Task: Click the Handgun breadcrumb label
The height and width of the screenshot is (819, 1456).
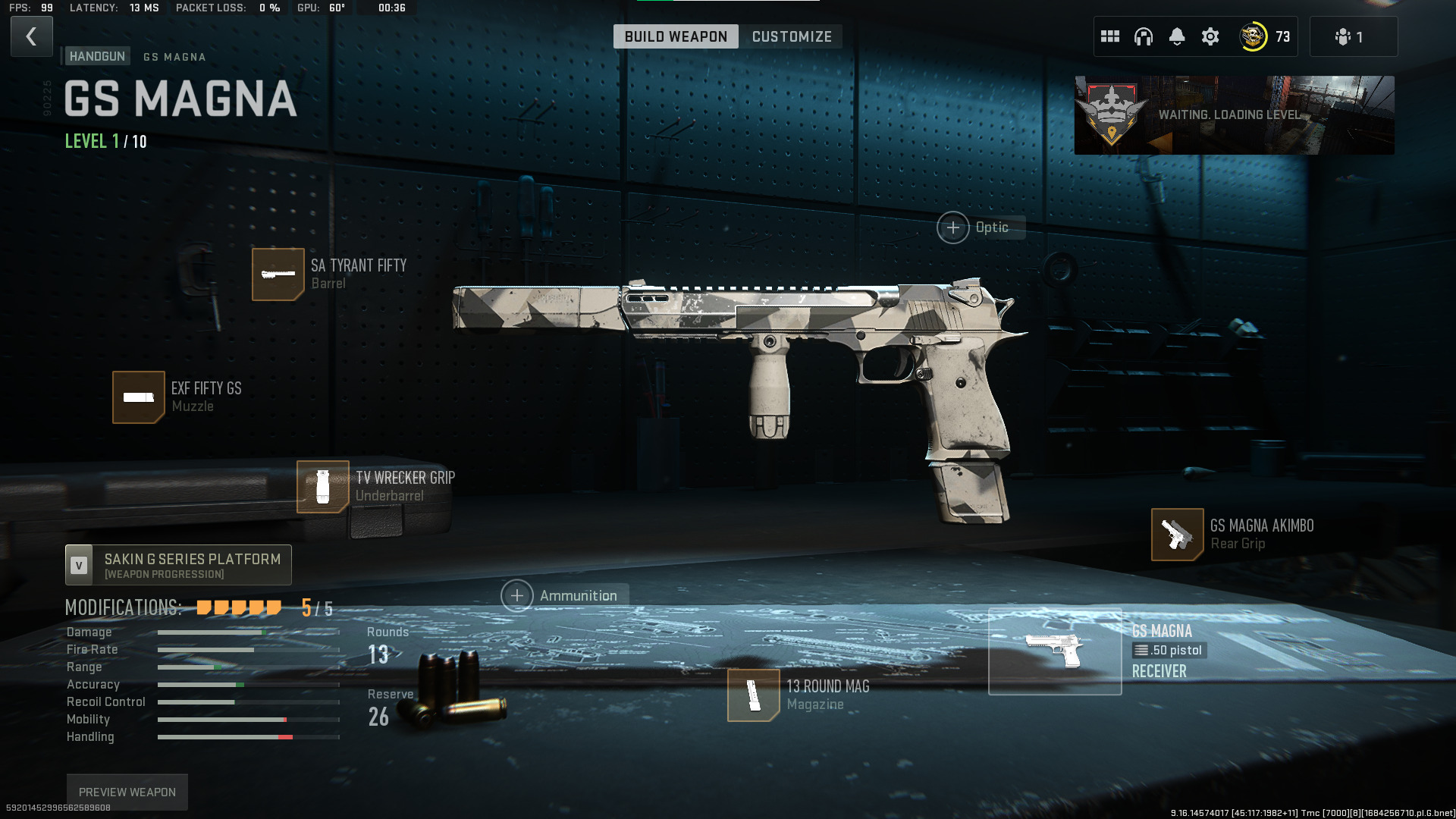Action: [x=97, y=56]
